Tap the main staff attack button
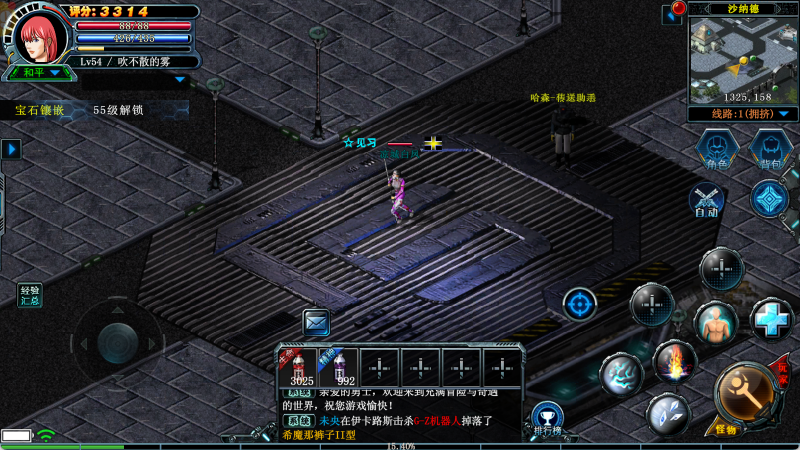 pyautogui.click(x=744, y=394)
